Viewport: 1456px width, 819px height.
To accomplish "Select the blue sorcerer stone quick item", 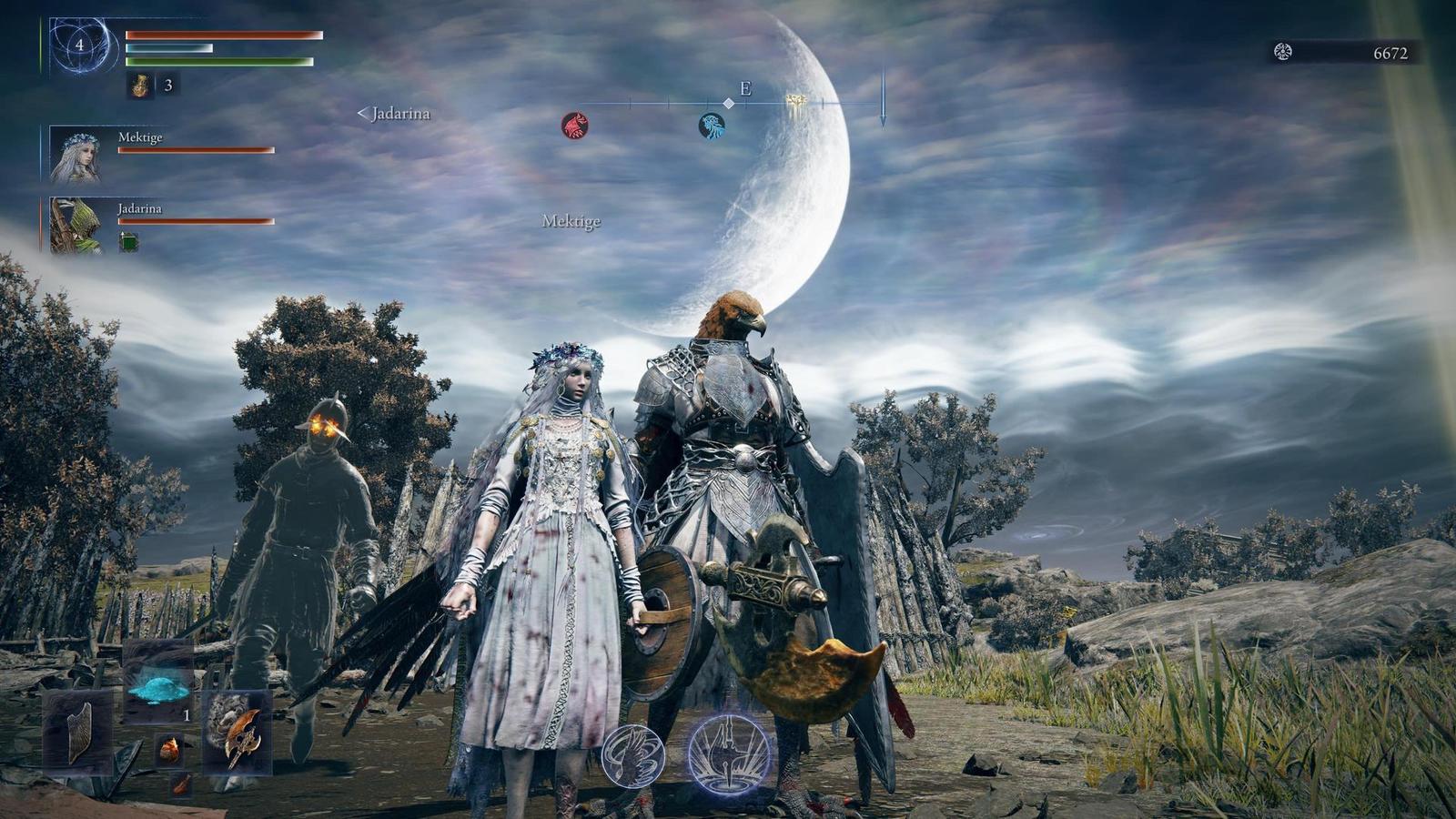I will 157,692.
